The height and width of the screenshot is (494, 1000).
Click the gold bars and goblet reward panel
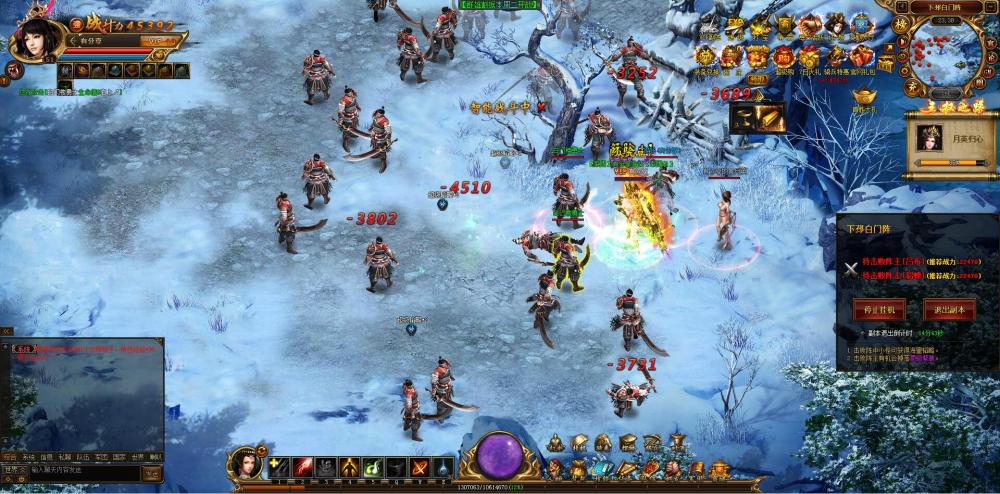tap(757, 118)
